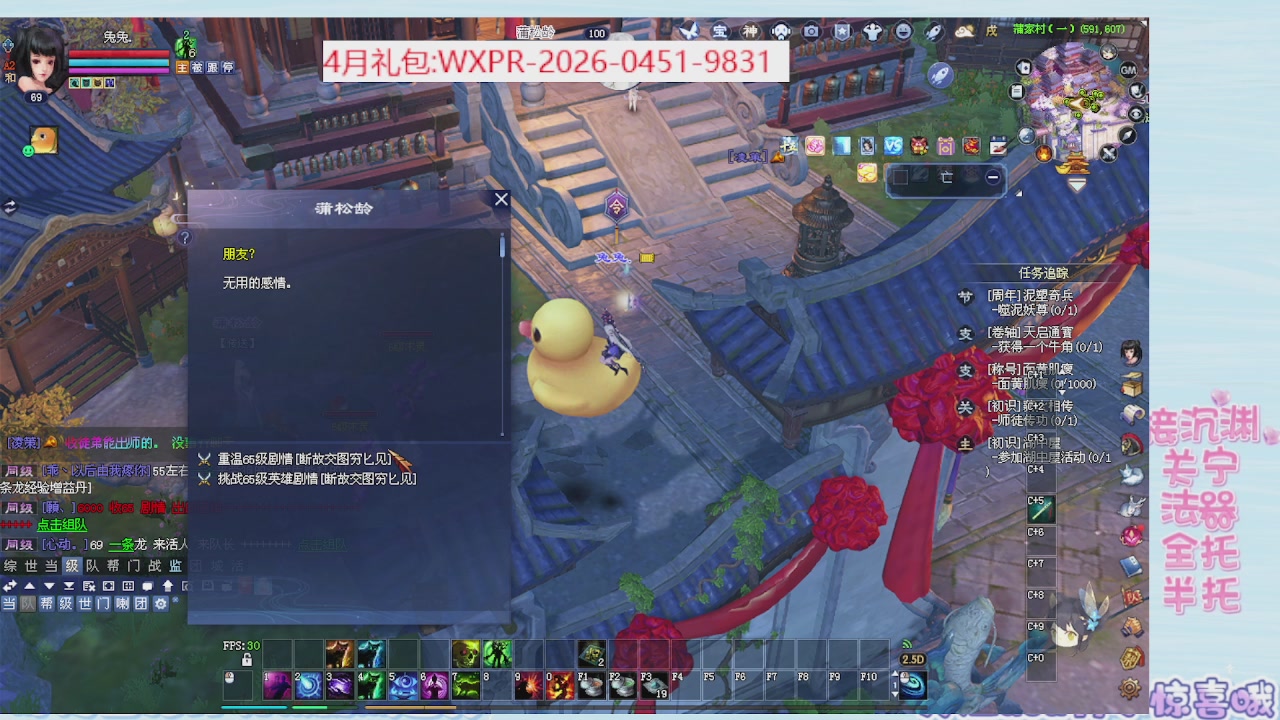
Task: Open the calendar sign-in event icon
Action: 999,147
